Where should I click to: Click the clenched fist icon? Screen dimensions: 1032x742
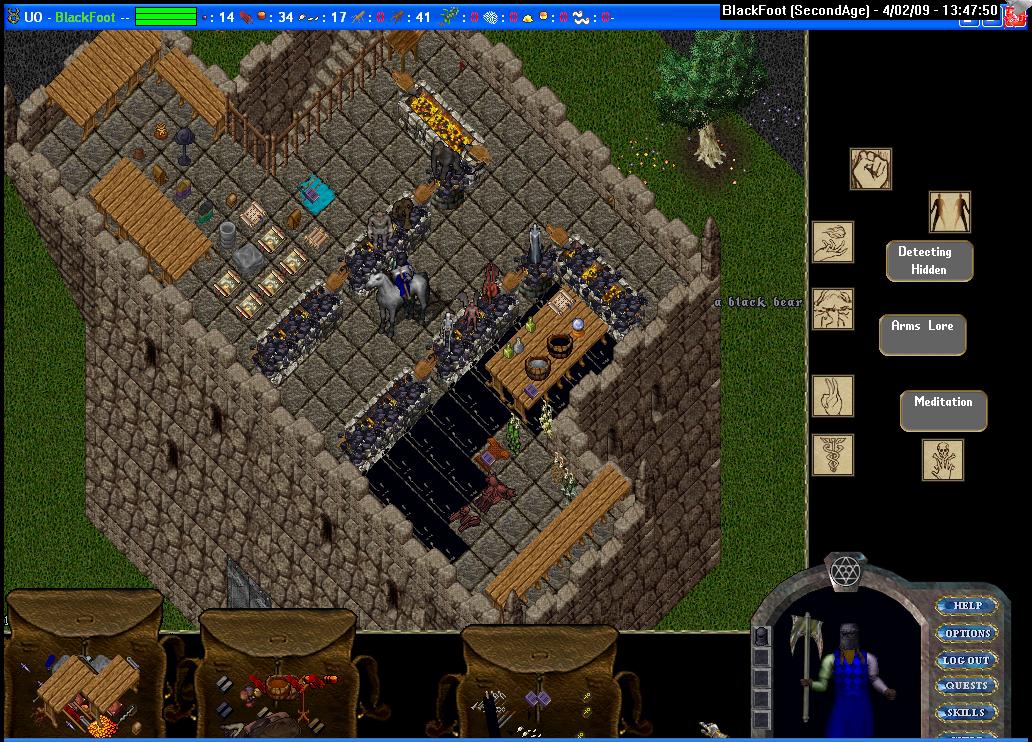pos(870,169)
